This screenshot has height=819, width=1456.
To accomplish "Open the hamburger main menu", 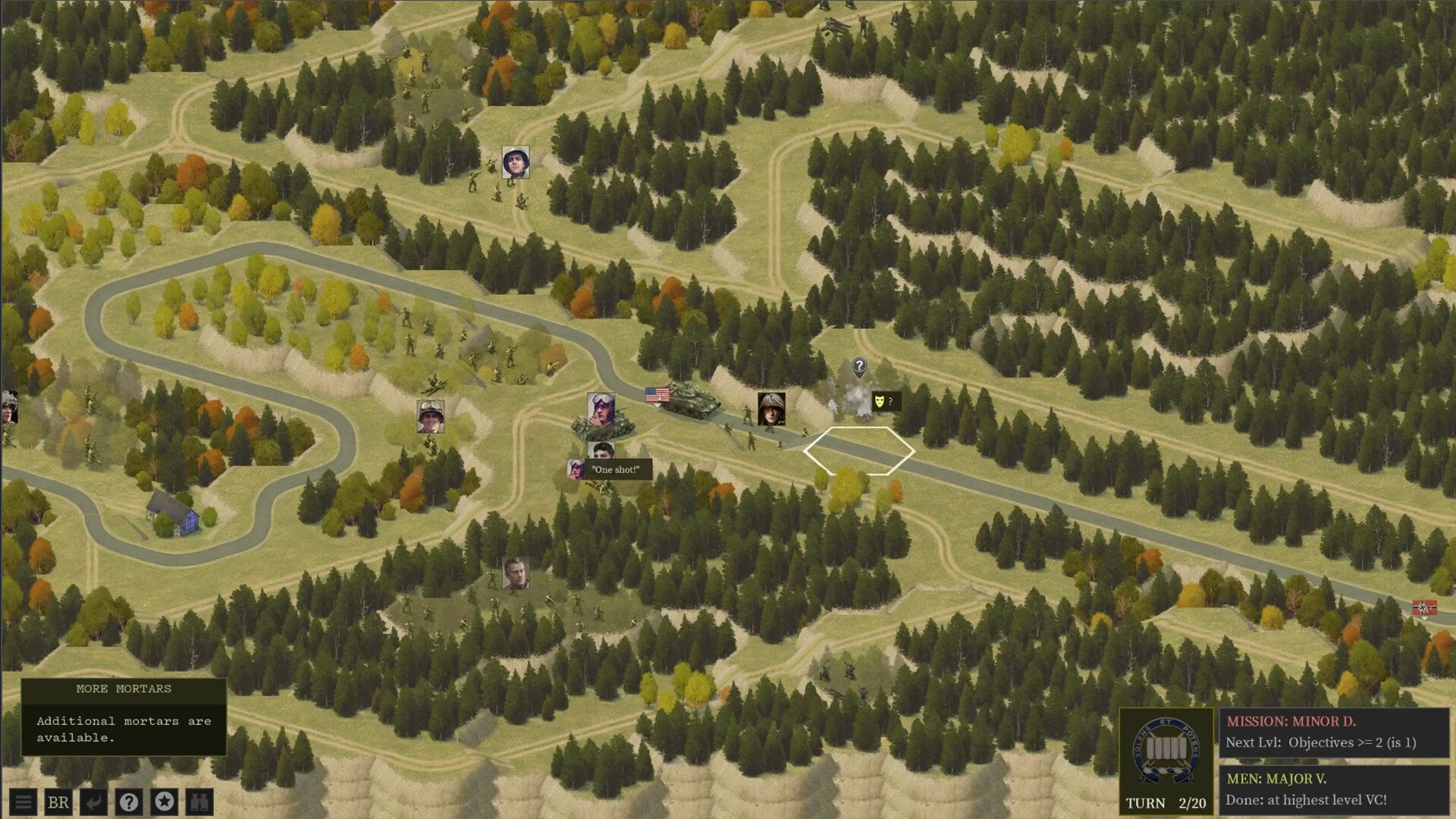I will pyautogui.click(x=24, y=802).
